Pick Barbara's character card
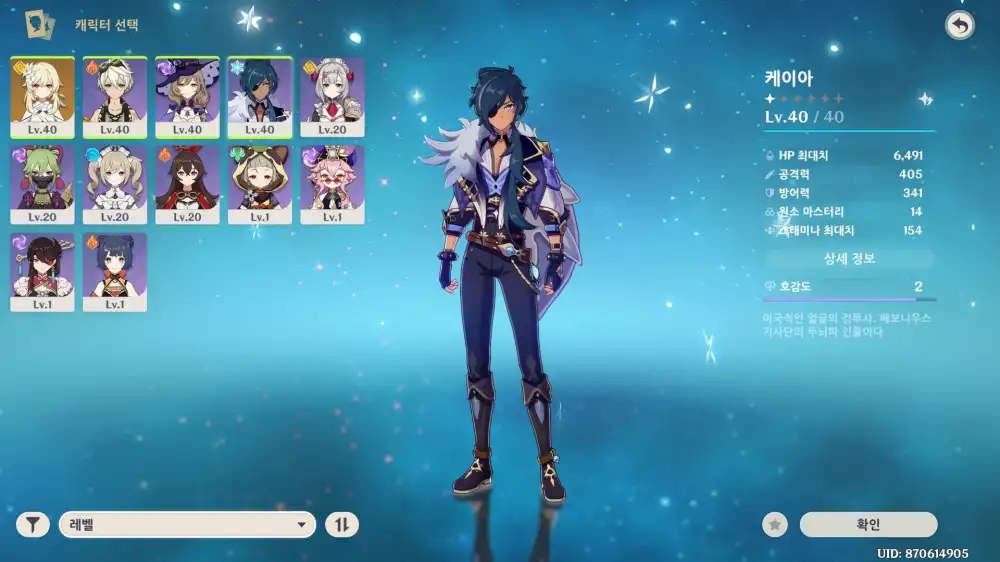 pos(115,184)
